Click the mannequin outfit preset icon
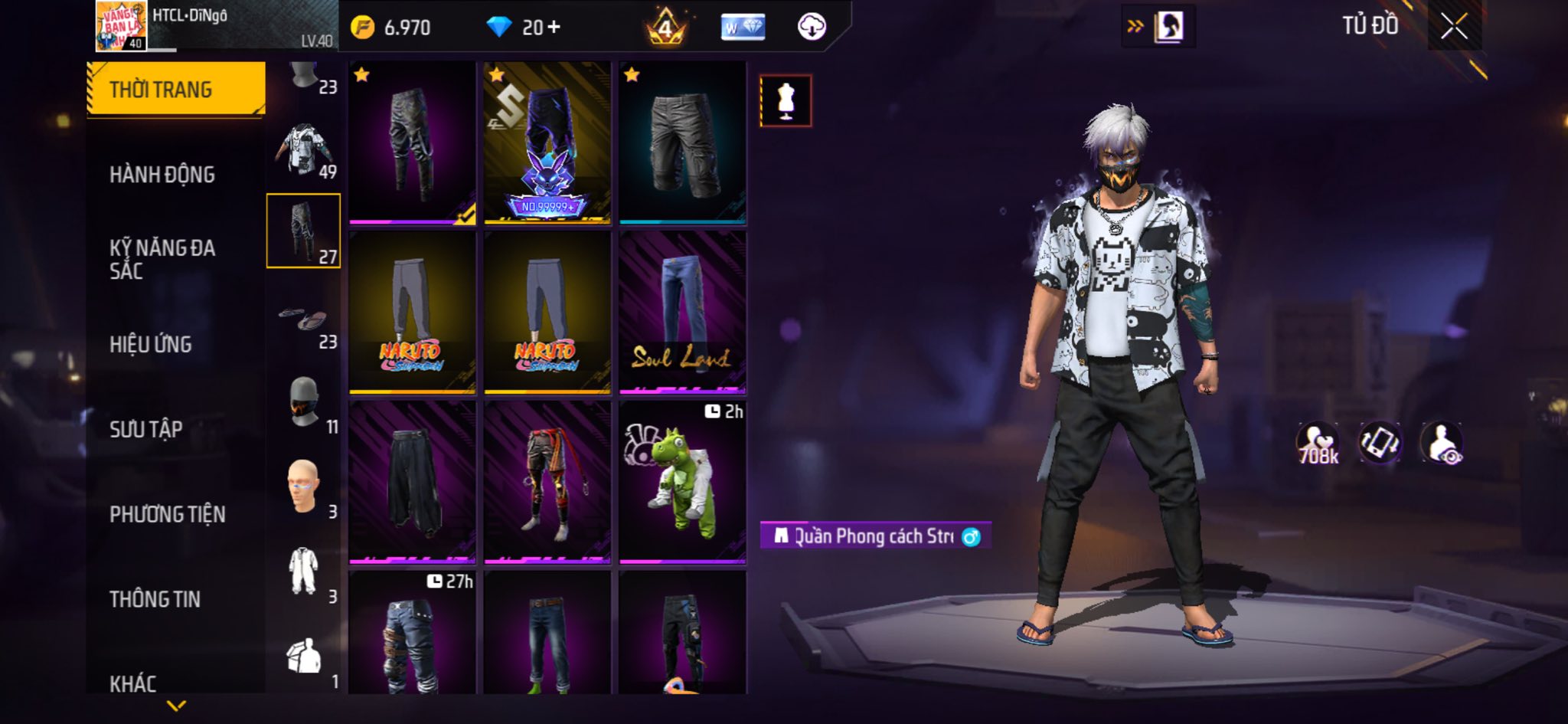Viewport: 1568px width, 724px height. click(786, 101)
